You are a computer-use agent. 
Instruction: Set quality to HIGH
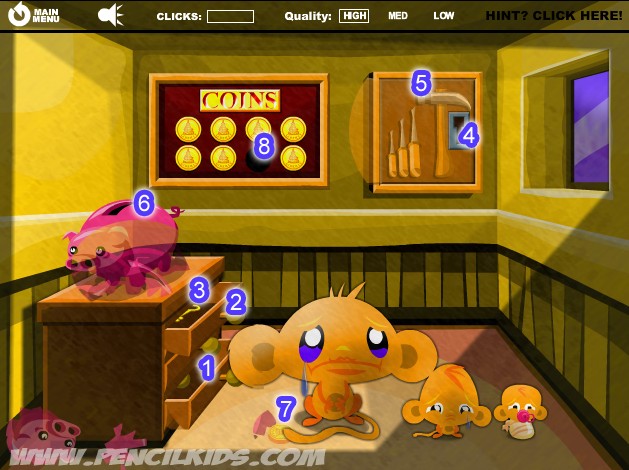[x=354, y=16]
